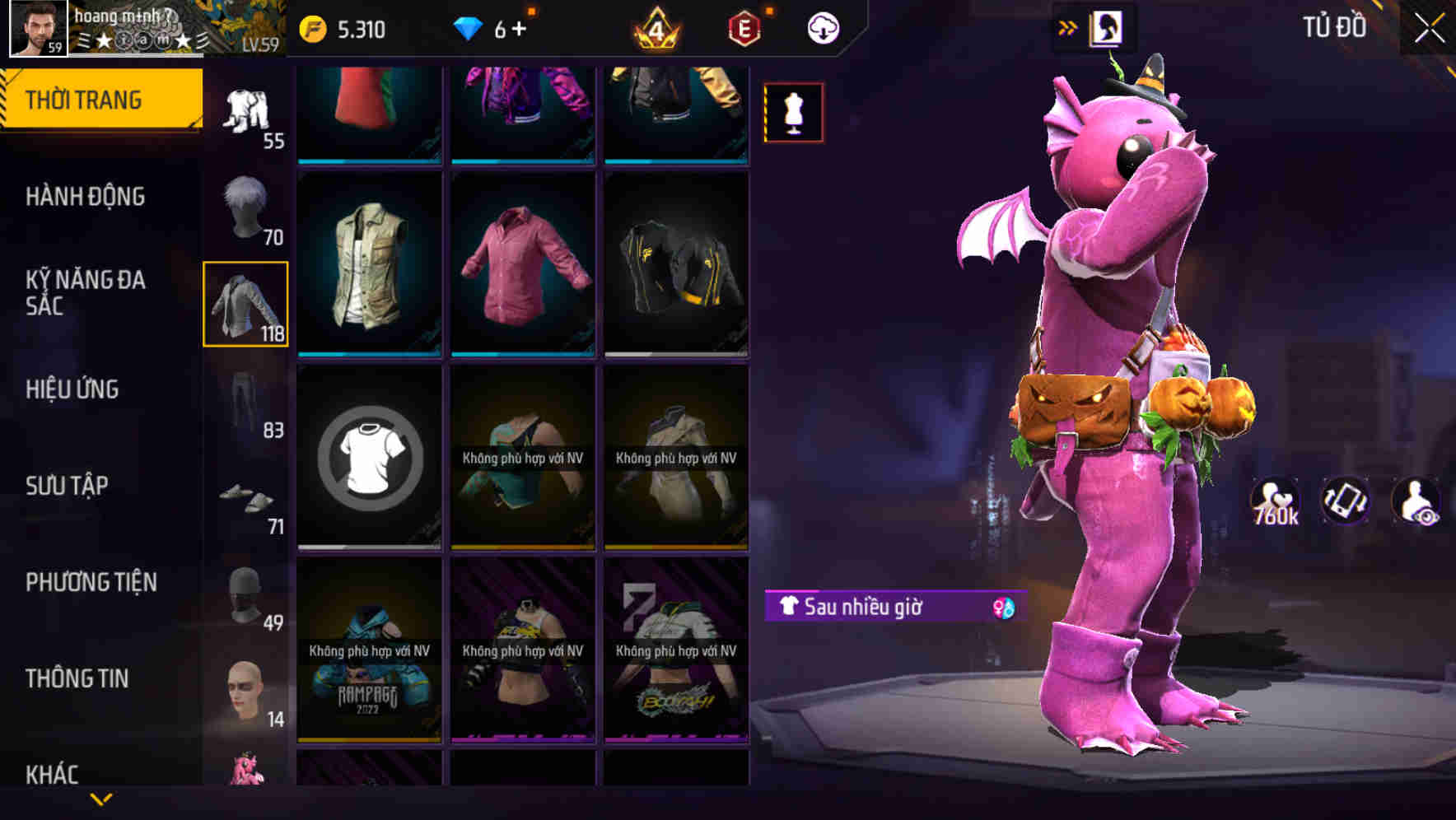
Task: Select the pink shirt thumbnail
Action: pos(523,263)
